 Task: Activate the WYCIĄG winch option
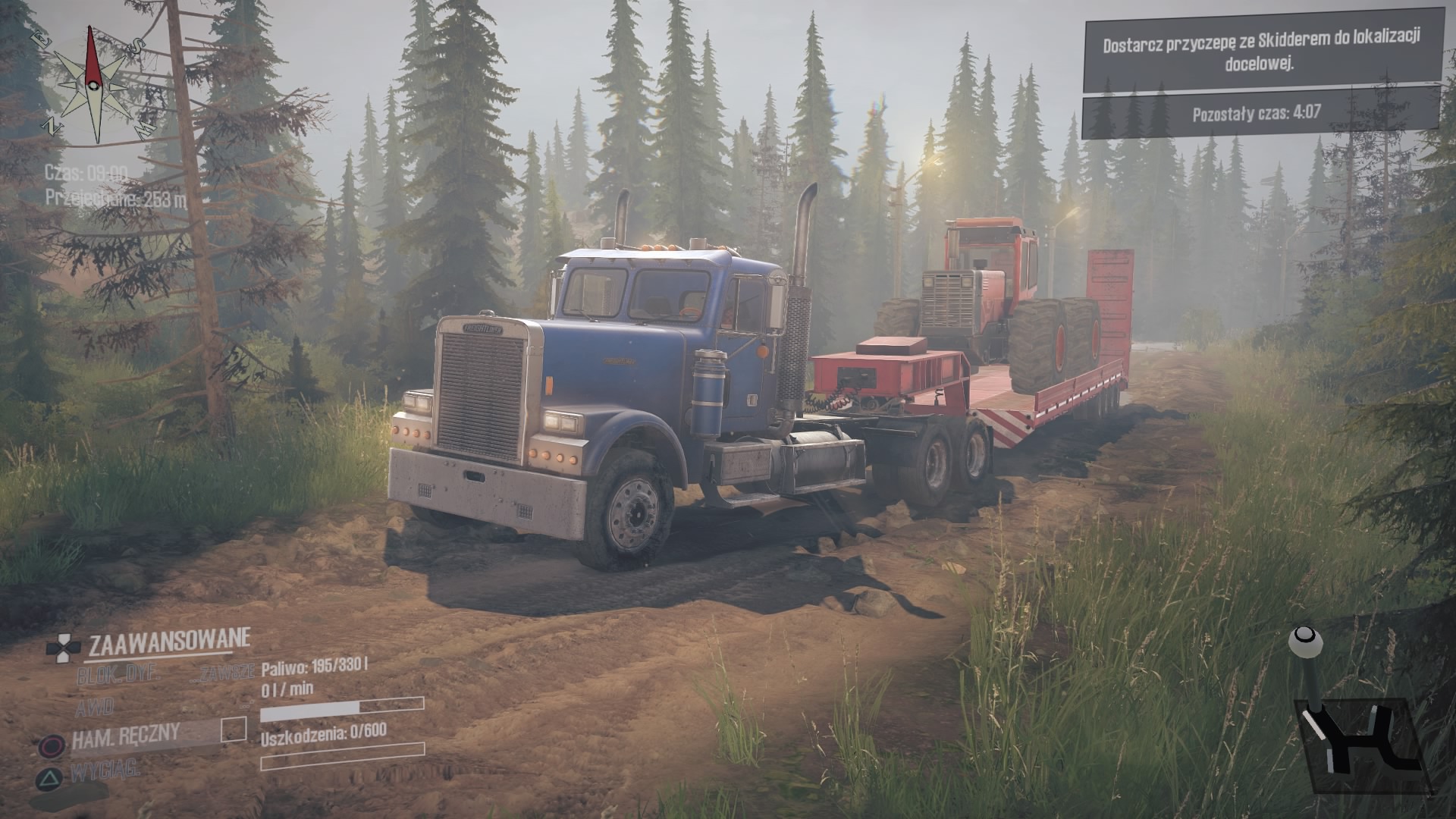tap(105, 772)
